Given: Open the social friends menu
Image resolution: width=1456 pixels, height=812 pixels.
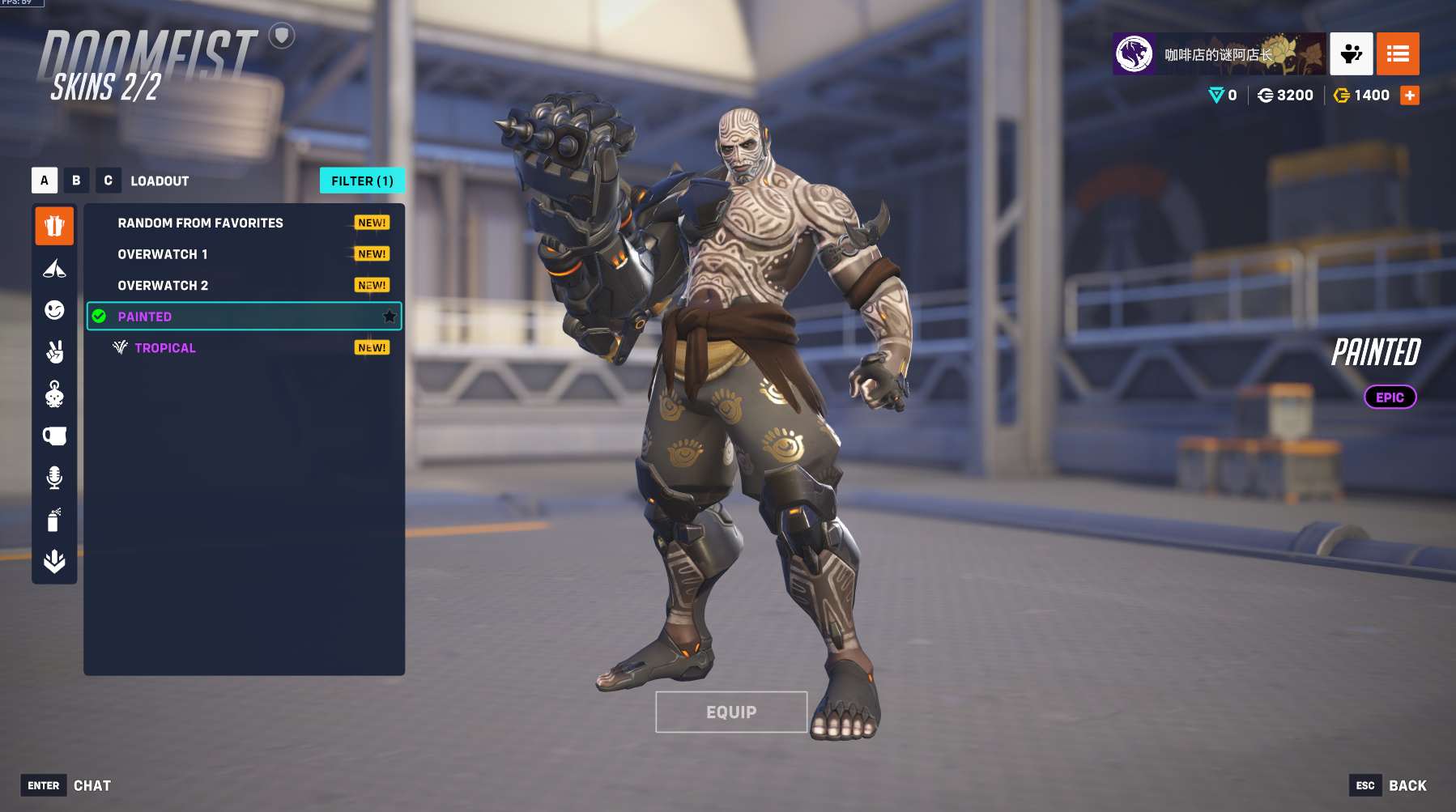Looking at the screenshot, I should click(x=1351, y=54).
